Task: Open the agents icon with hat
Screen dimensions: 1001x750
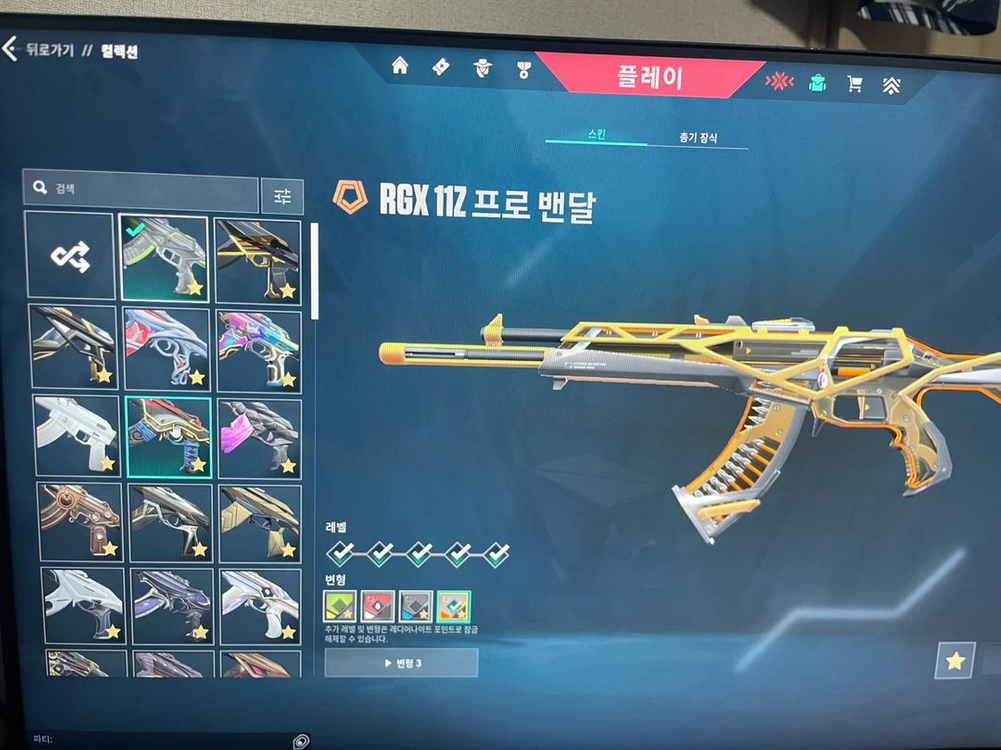Action: pyautogui.click(x=483, y=68)
